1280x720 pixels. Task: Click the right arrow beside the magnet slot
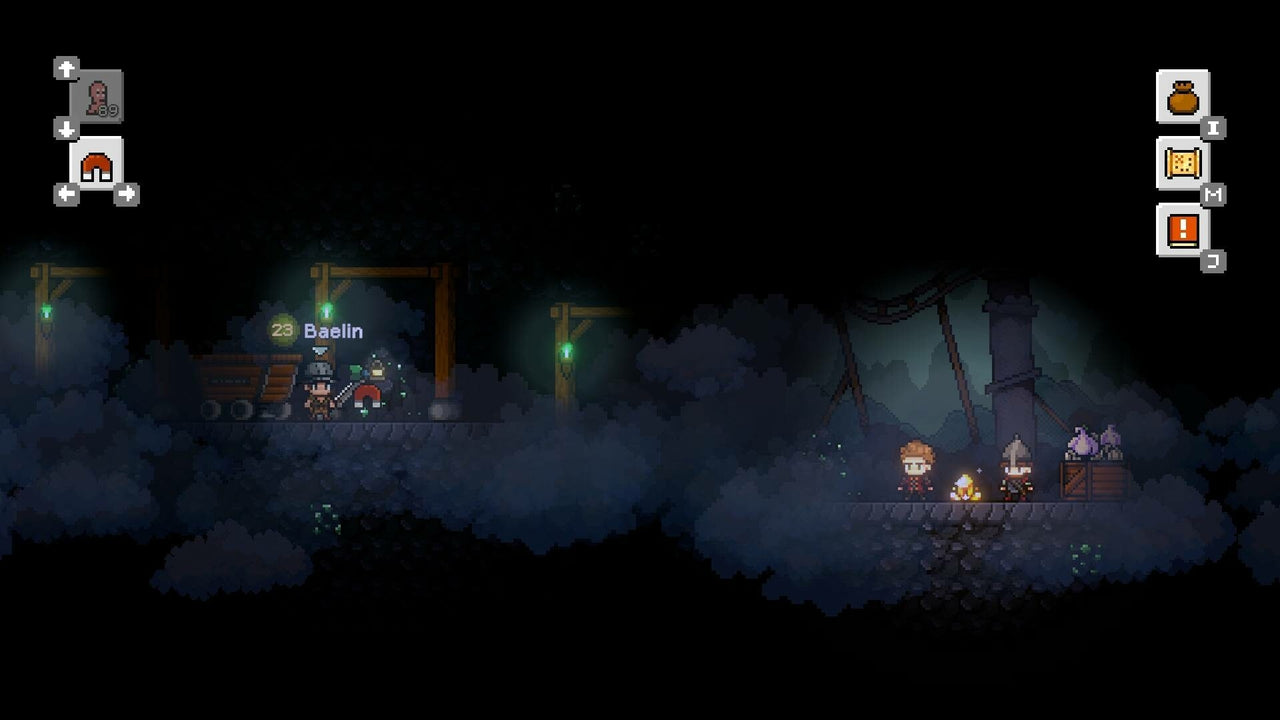pyautogui.click(x=127, y=194)
